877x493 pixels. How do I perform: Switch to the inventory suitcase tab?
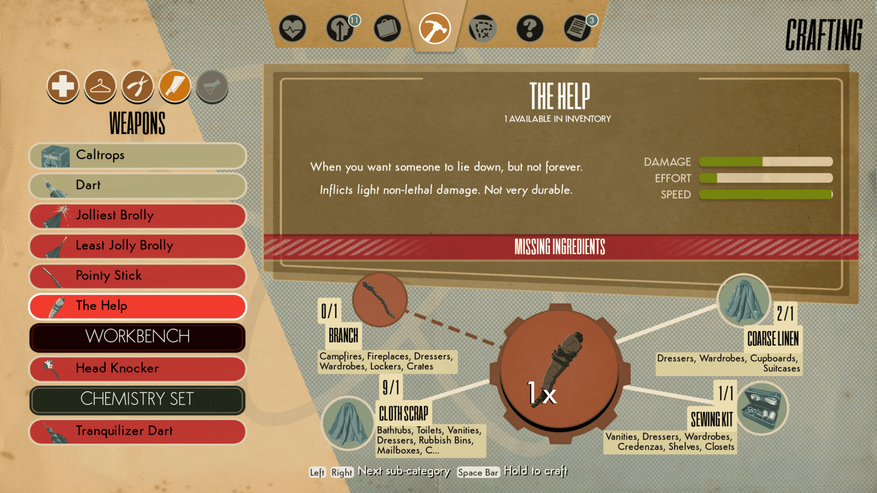[x=387, y=27]
